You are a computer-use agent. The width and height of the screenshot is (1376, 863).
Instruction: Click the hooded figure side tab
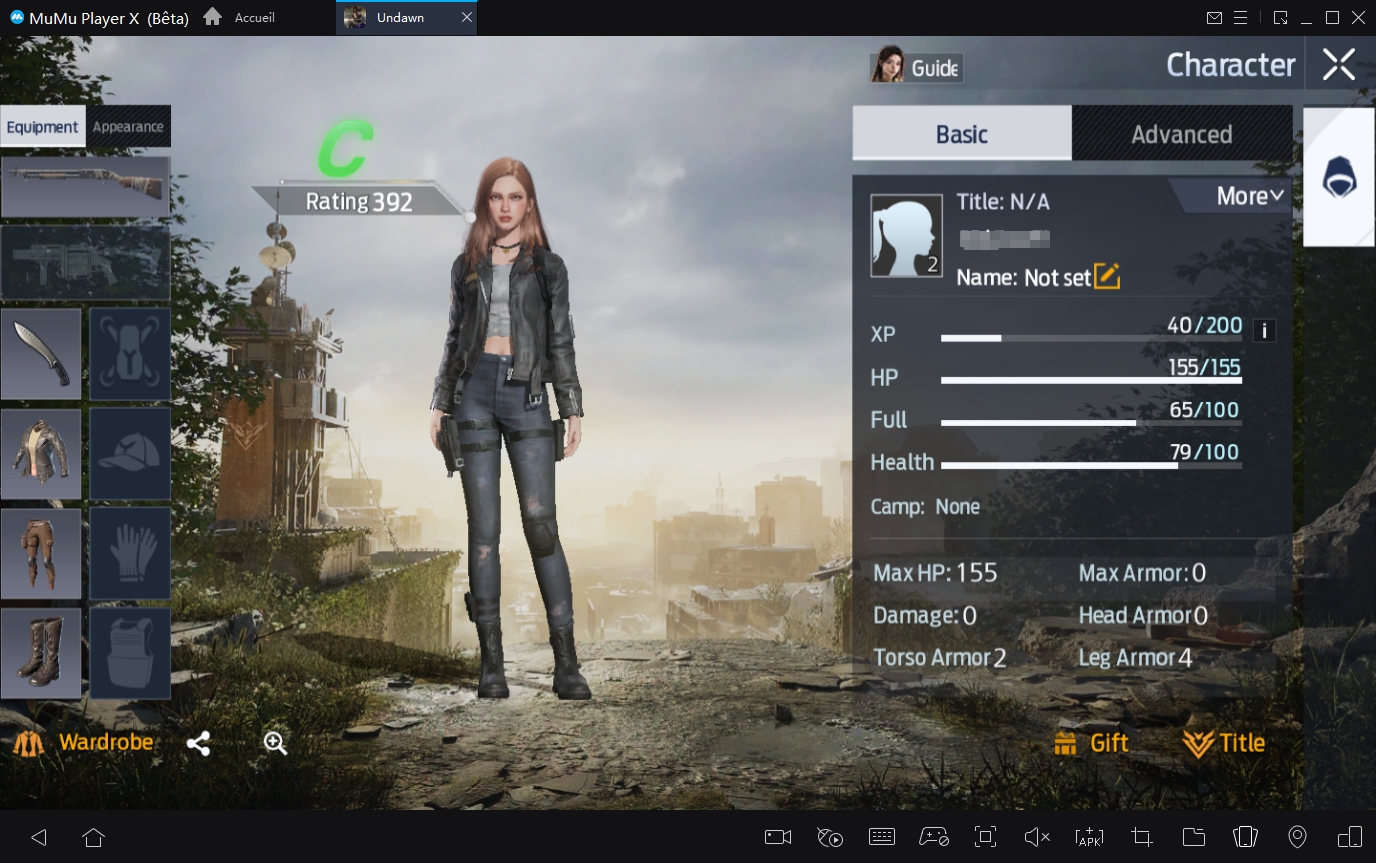coord(1339,177)
